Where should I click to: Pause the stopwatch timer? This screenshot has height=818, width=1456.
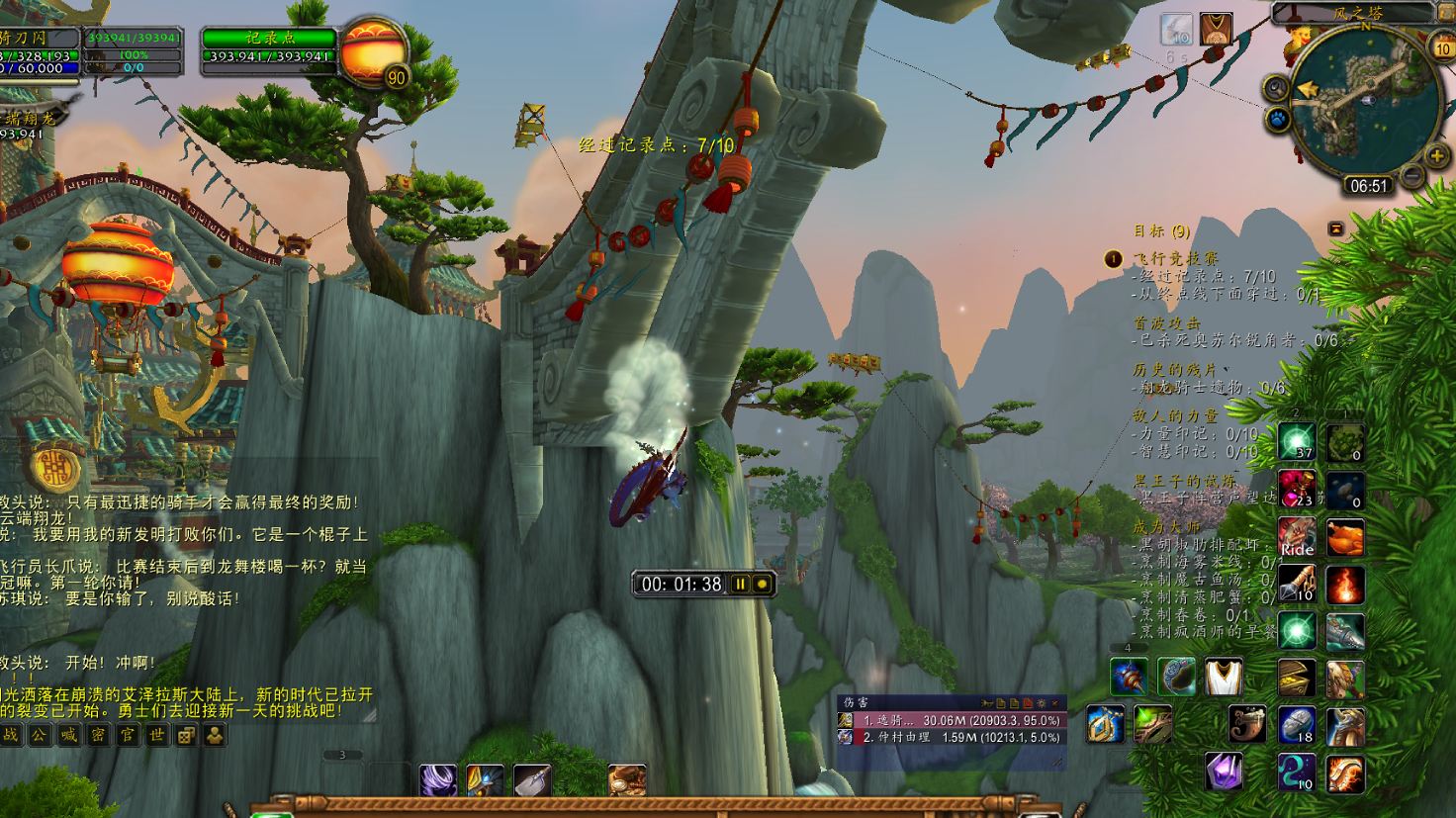(x=740, y=584)
